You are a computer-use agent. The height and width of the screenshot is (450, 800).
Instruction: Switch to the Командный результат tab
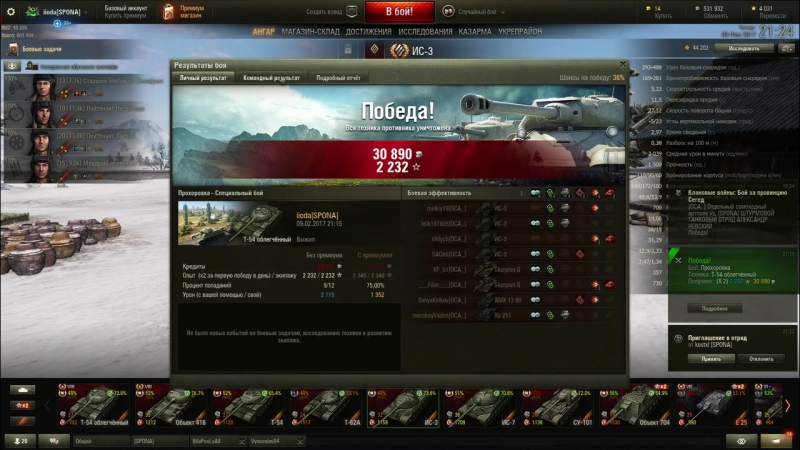pyautogui.click(x=270, y=77)
